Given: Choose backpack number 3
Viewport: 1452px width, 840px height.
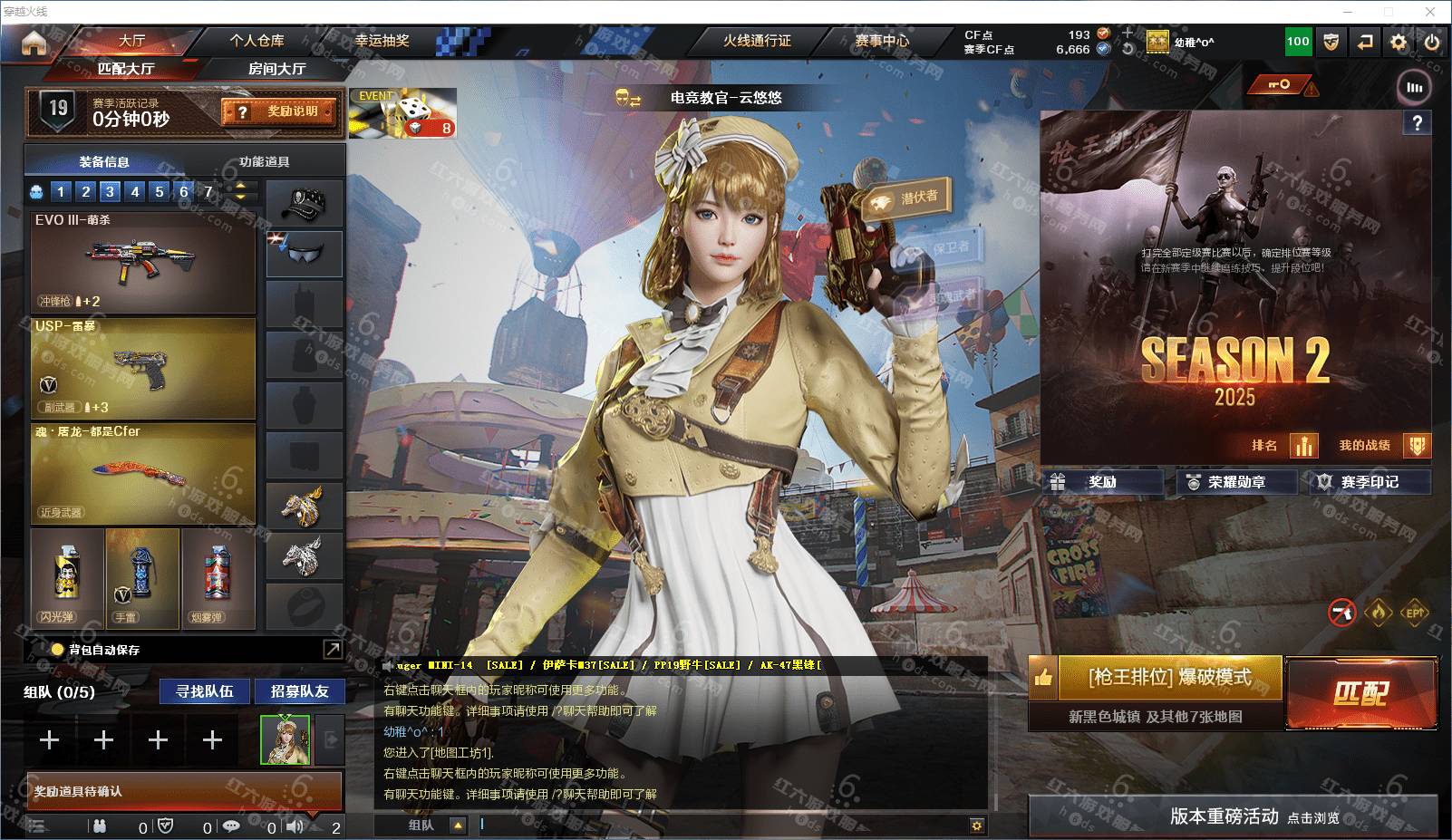Looking at the screenshot, I should click(110, 191).
